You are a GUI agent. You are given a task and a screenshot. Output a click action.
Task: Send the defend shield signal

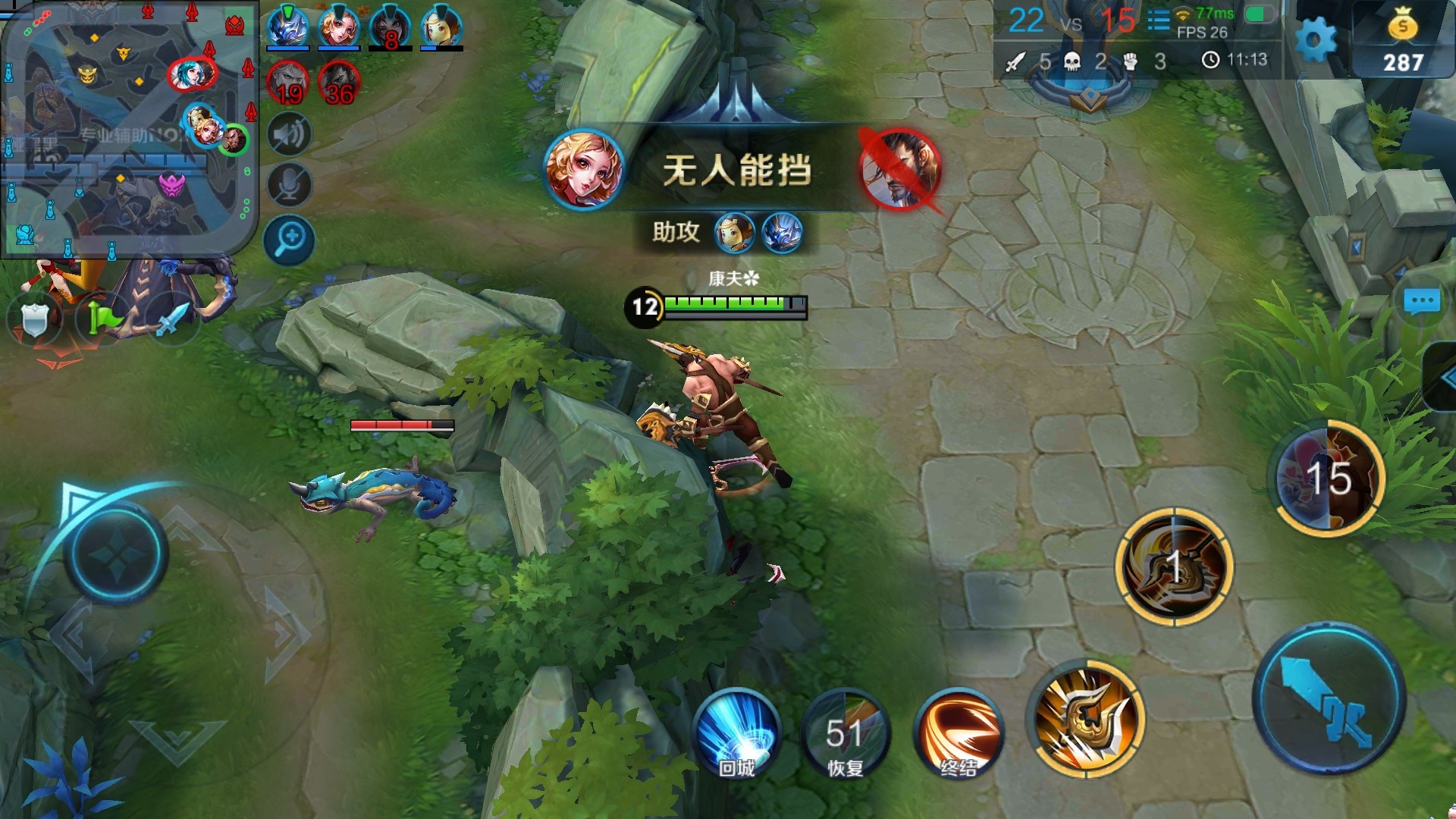point(34,320)
